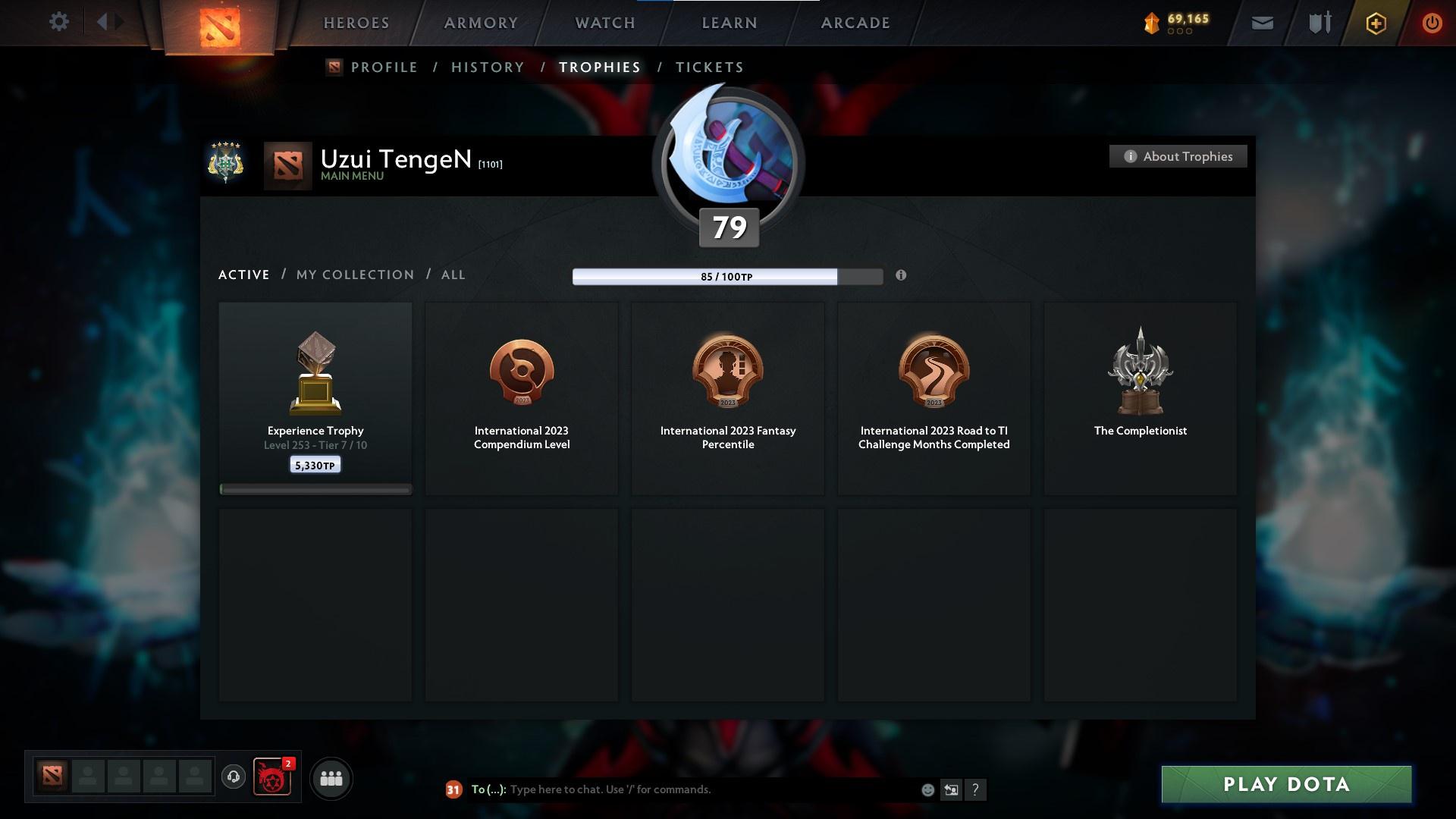Click the power/logout icon
Viewport: 1456px width, 819px height.
tap(1432, 23)
